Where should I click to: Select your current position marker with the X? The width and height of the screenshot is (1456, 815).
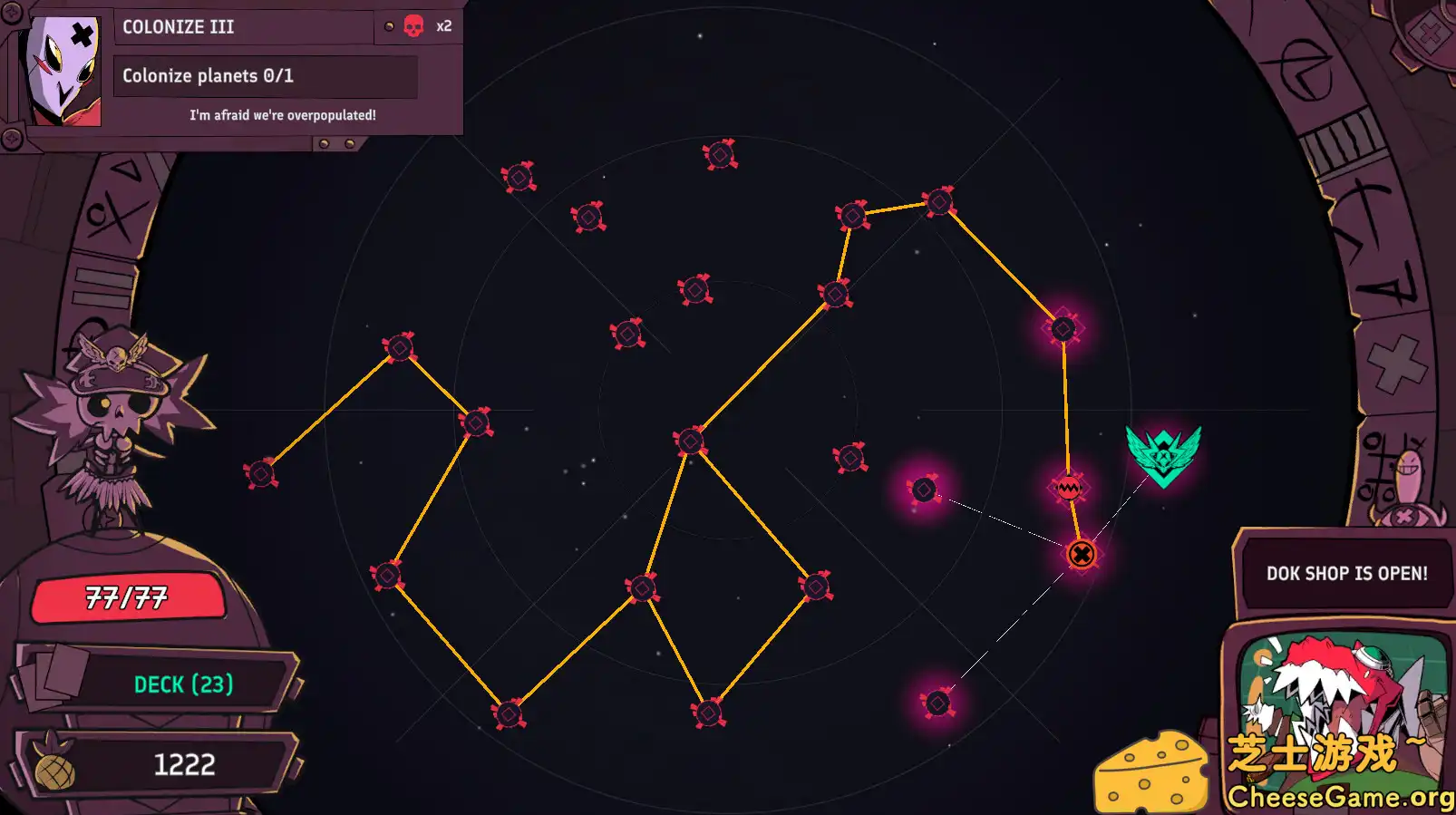click(1081, 554)
